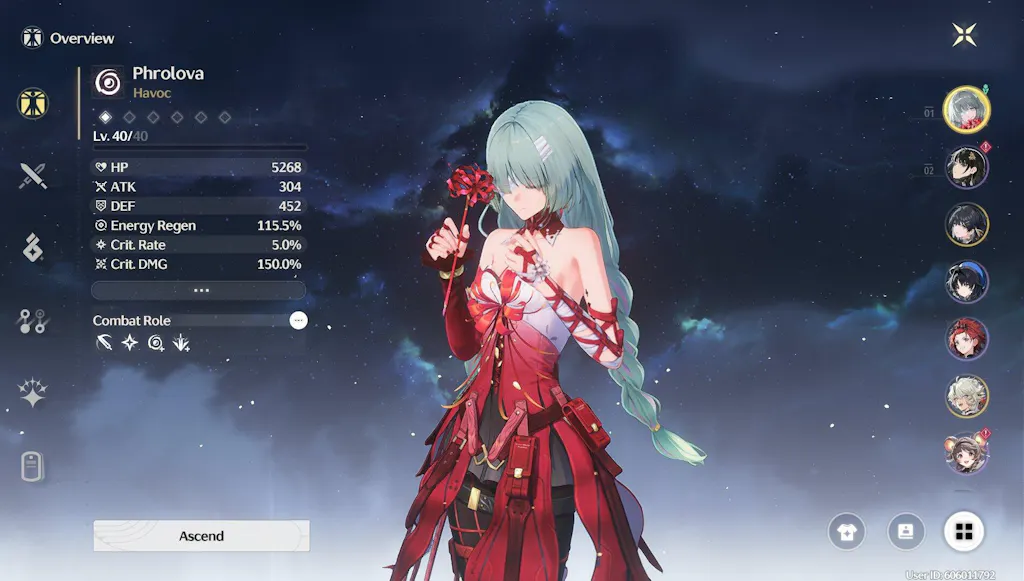Close the resonator screen with the X
The image size is (1024, 581).
tap(965, 35)
